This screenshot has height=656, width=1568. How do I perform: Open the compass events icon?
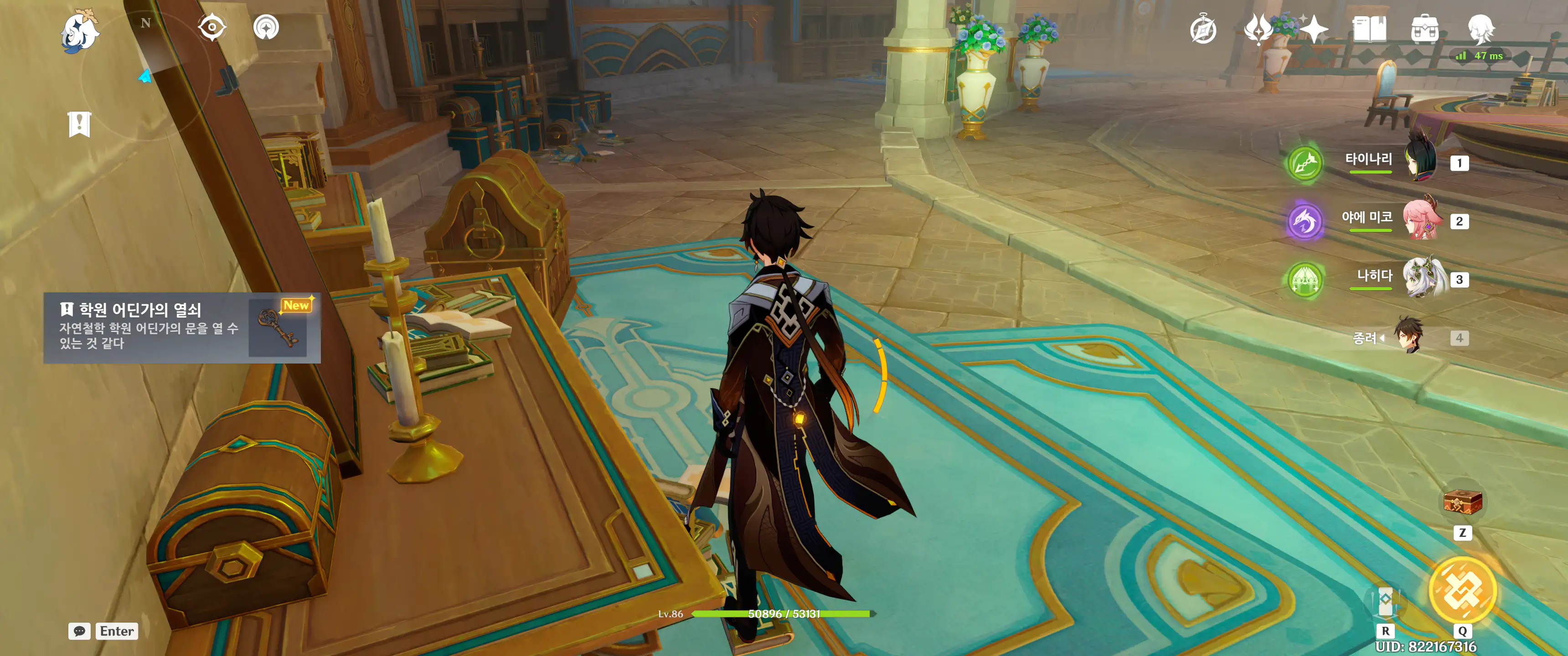pos(1203,29)
